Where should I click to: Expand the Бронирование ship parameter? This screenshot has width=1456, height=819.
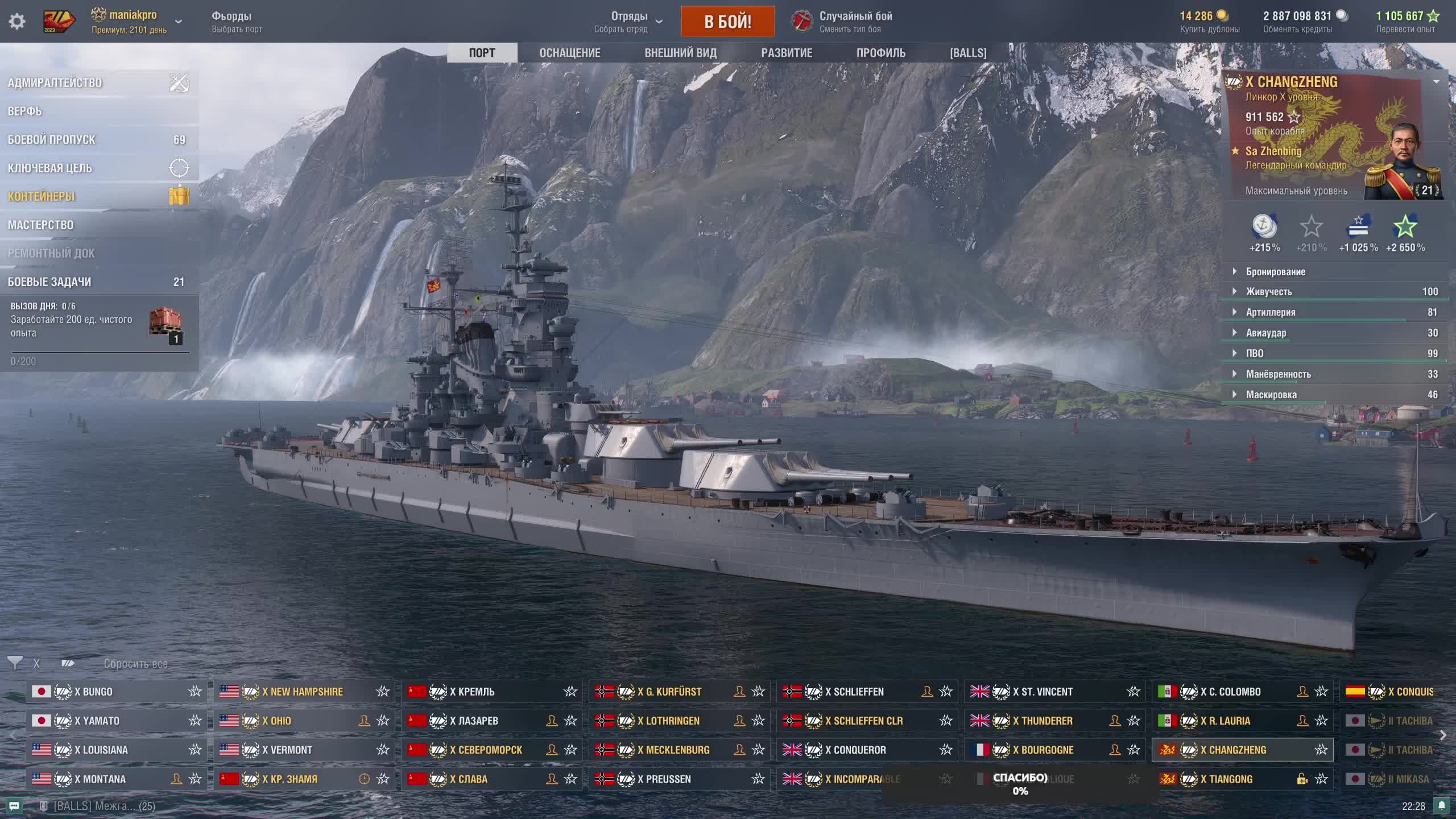(x=1276, y=272)
